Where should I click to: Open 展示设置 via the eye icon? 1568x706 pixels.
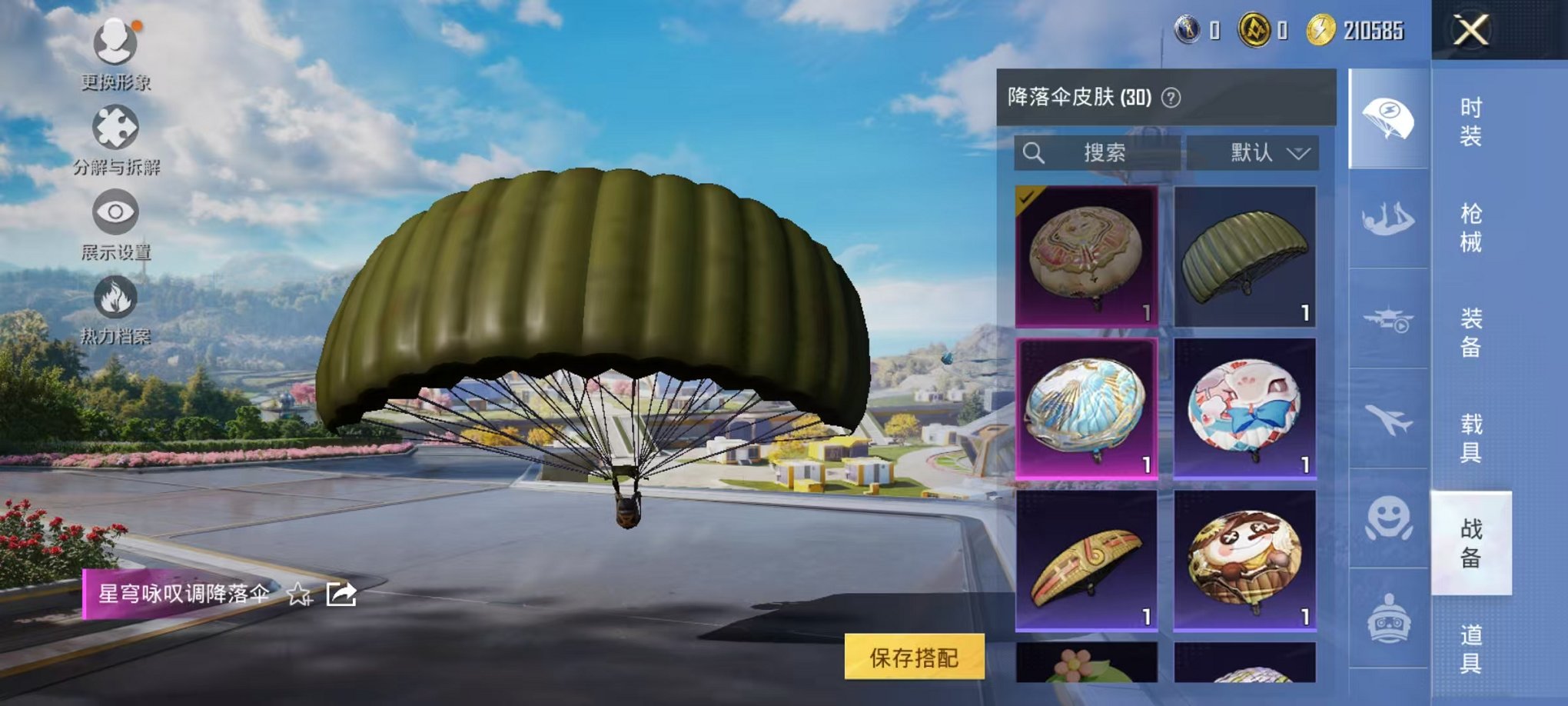pos(114,211)
